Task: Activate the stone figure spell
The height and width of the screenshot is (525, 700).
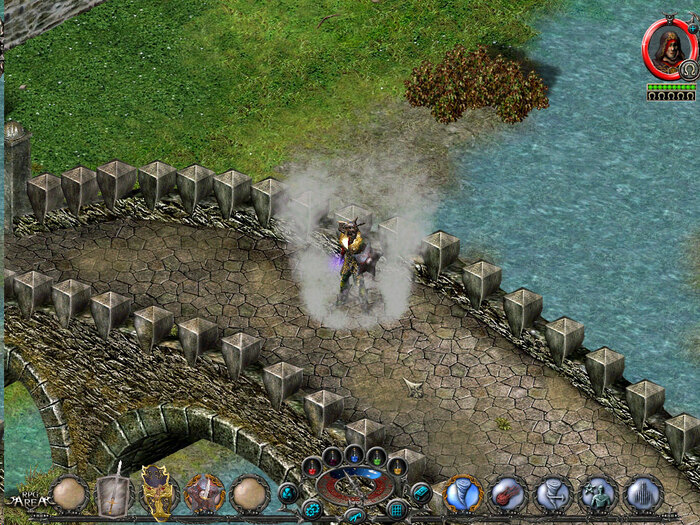Action: (x=598, y=494)
